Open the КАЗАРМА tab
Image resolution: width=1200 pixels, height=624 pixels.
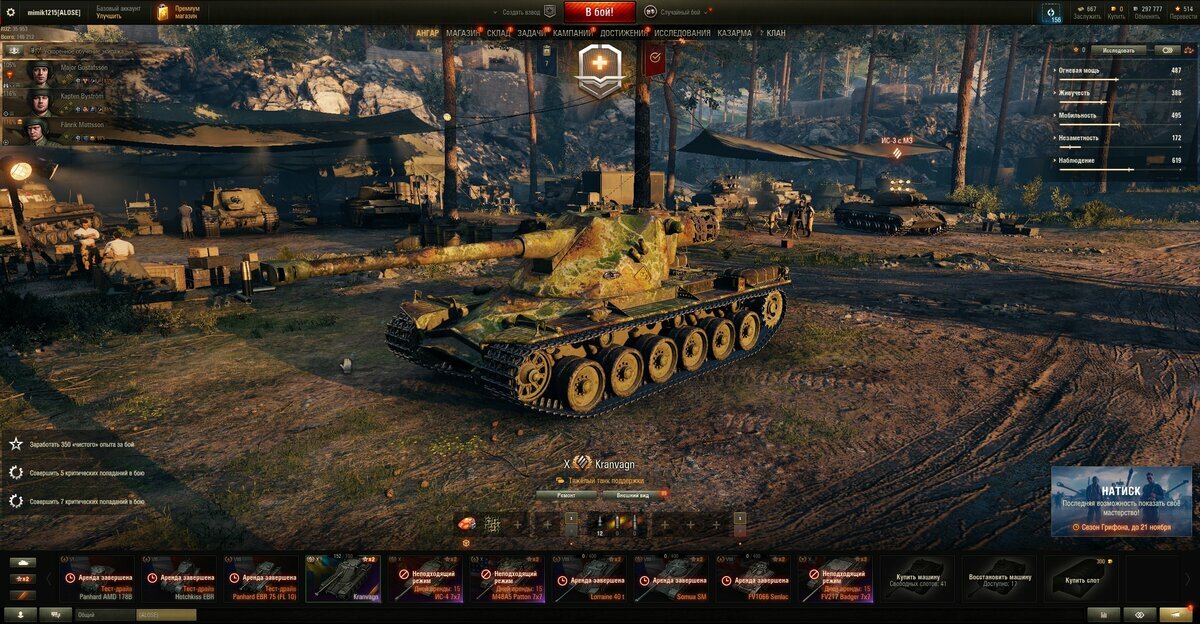(x=734, y=33)
